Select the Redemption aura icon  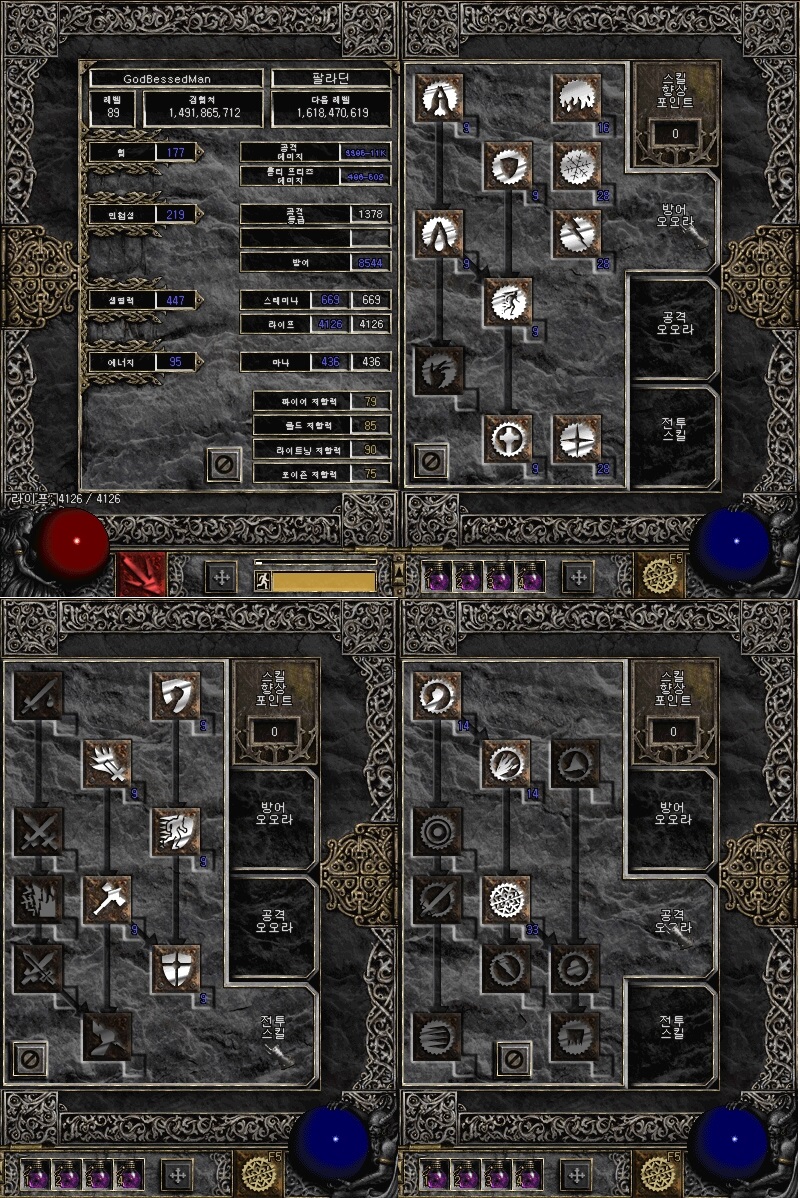click(508, 438)
